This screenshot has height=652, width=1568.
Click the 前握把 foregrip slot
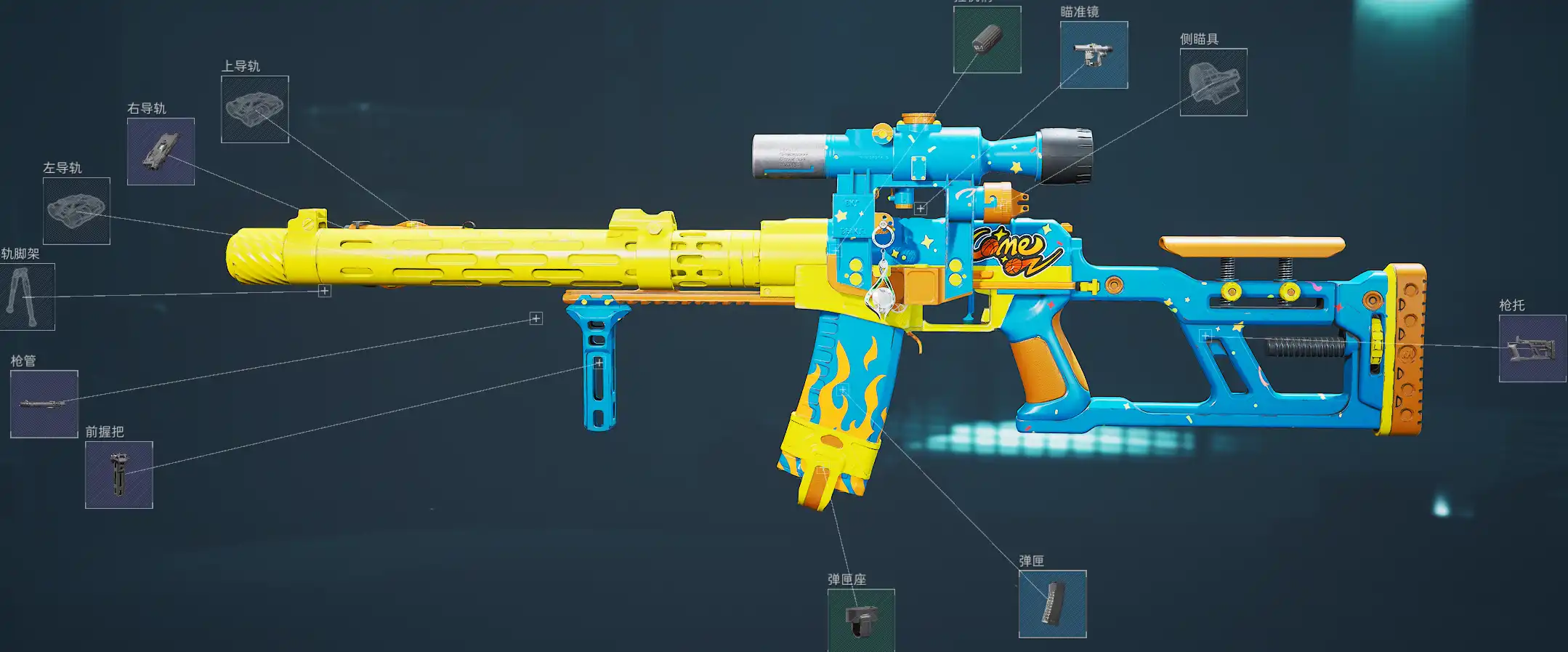[119, 475]
